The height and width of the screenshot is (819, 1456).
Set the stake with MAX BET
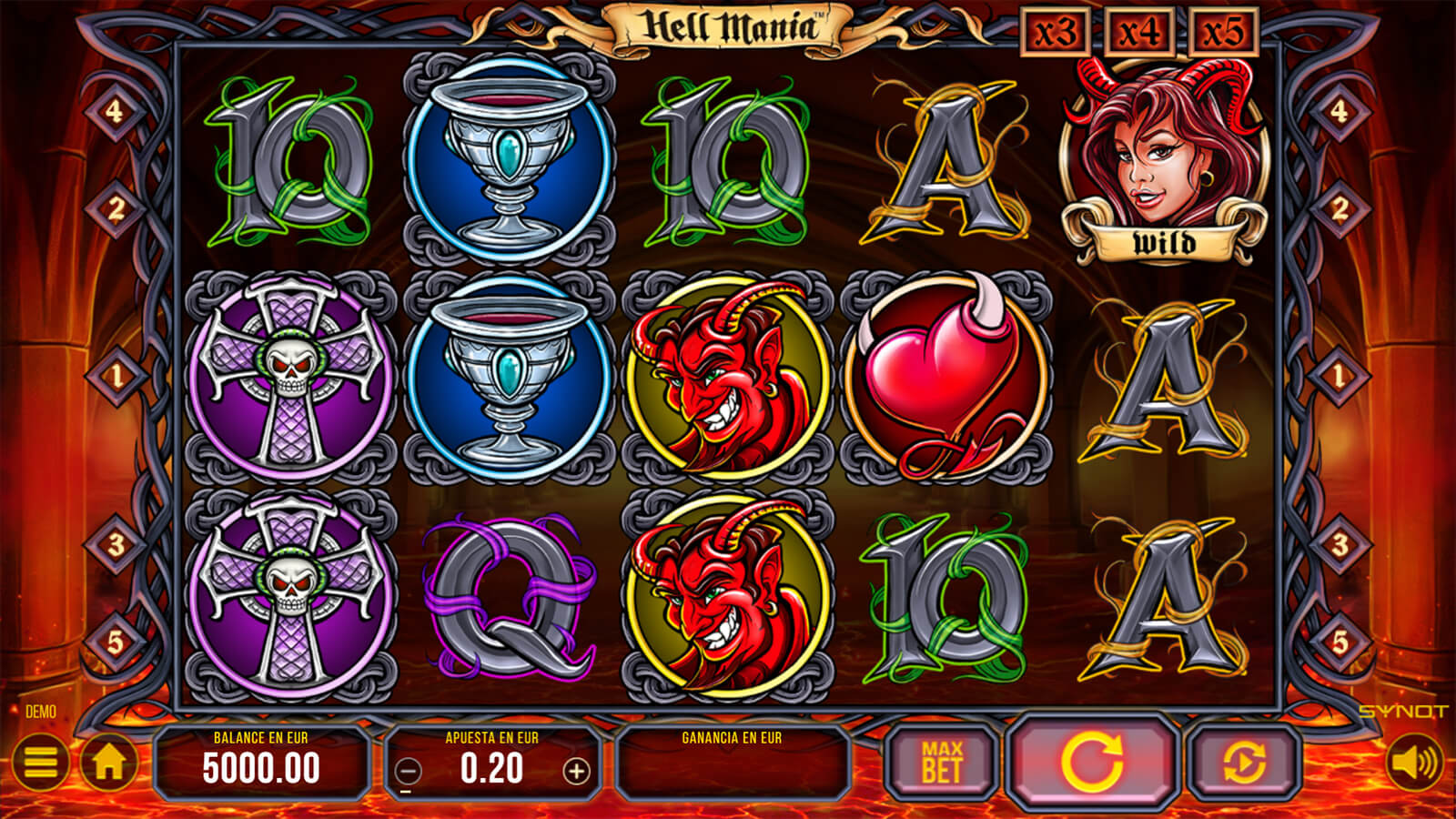(941, 763)
